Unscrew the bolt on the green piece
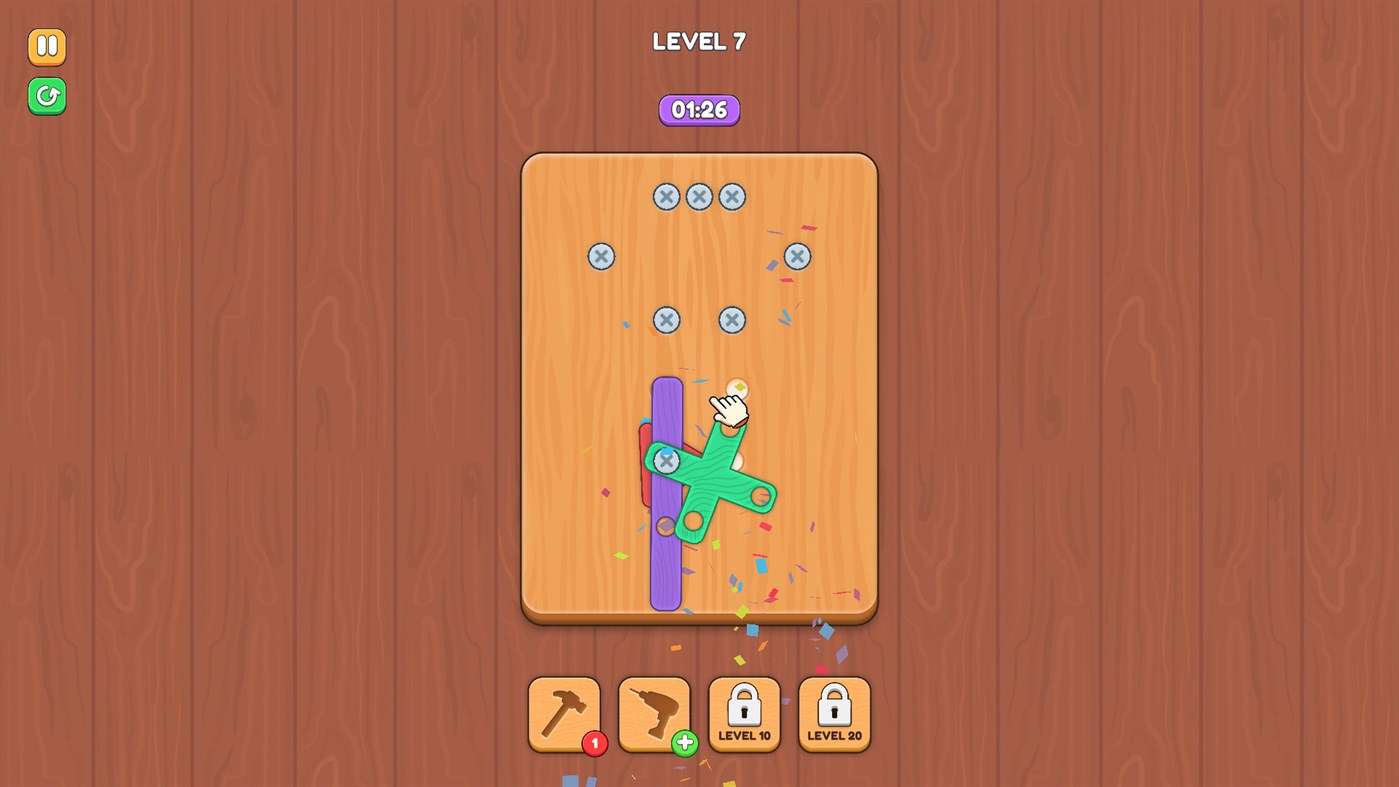The height and width of the screenshot is (787, 1399). [x=668, y=461]
